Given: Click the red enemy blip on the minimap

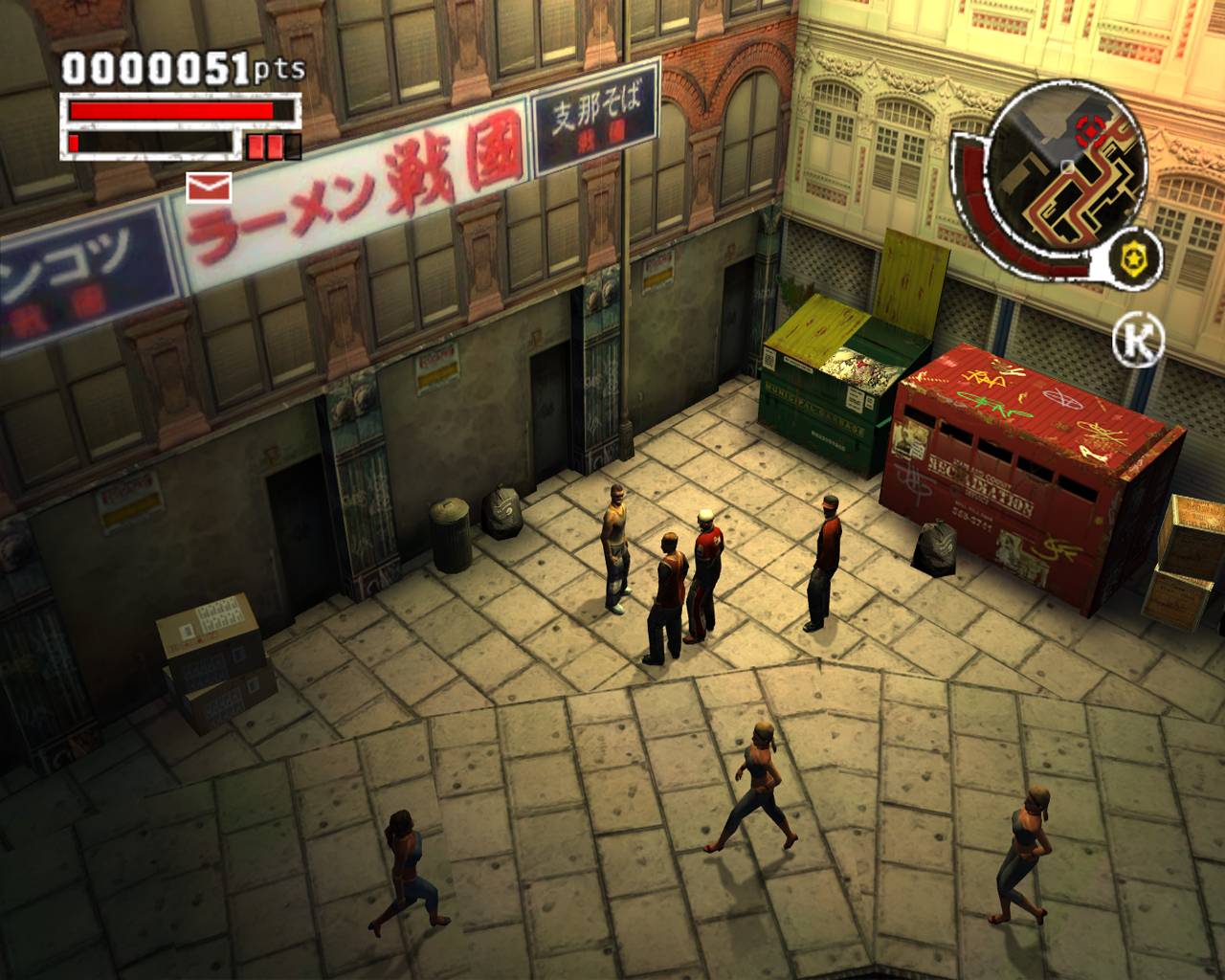Looking at the screenshot, I should [1089, 130].
